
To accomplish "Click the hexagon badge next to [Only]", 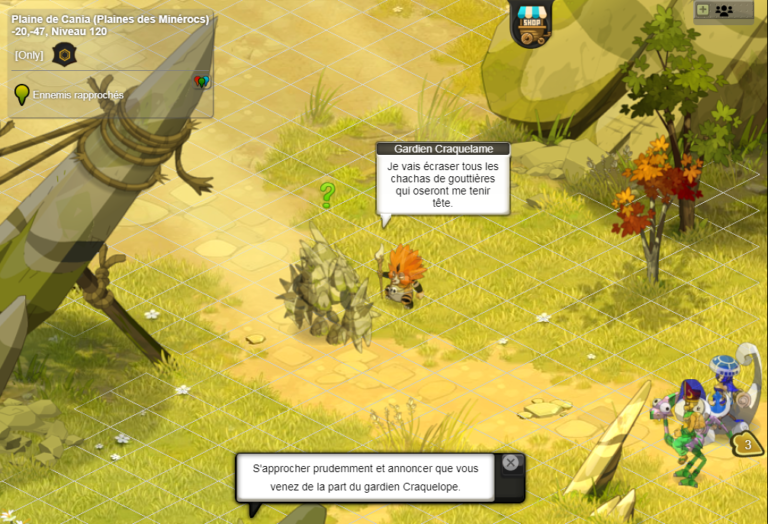I will (x=63, y=55).
